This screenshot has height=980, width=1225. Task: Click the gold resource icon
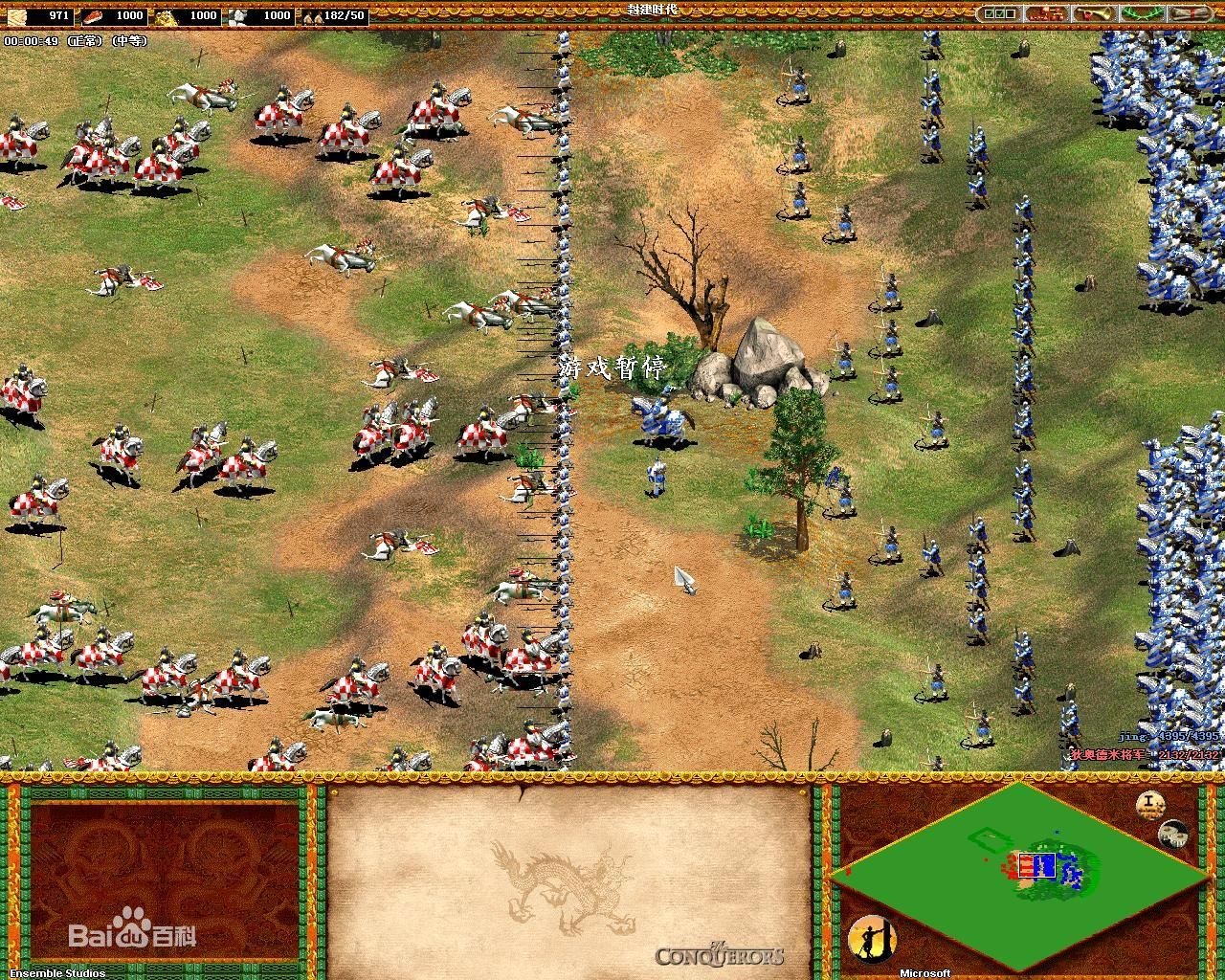click(165, 15)
